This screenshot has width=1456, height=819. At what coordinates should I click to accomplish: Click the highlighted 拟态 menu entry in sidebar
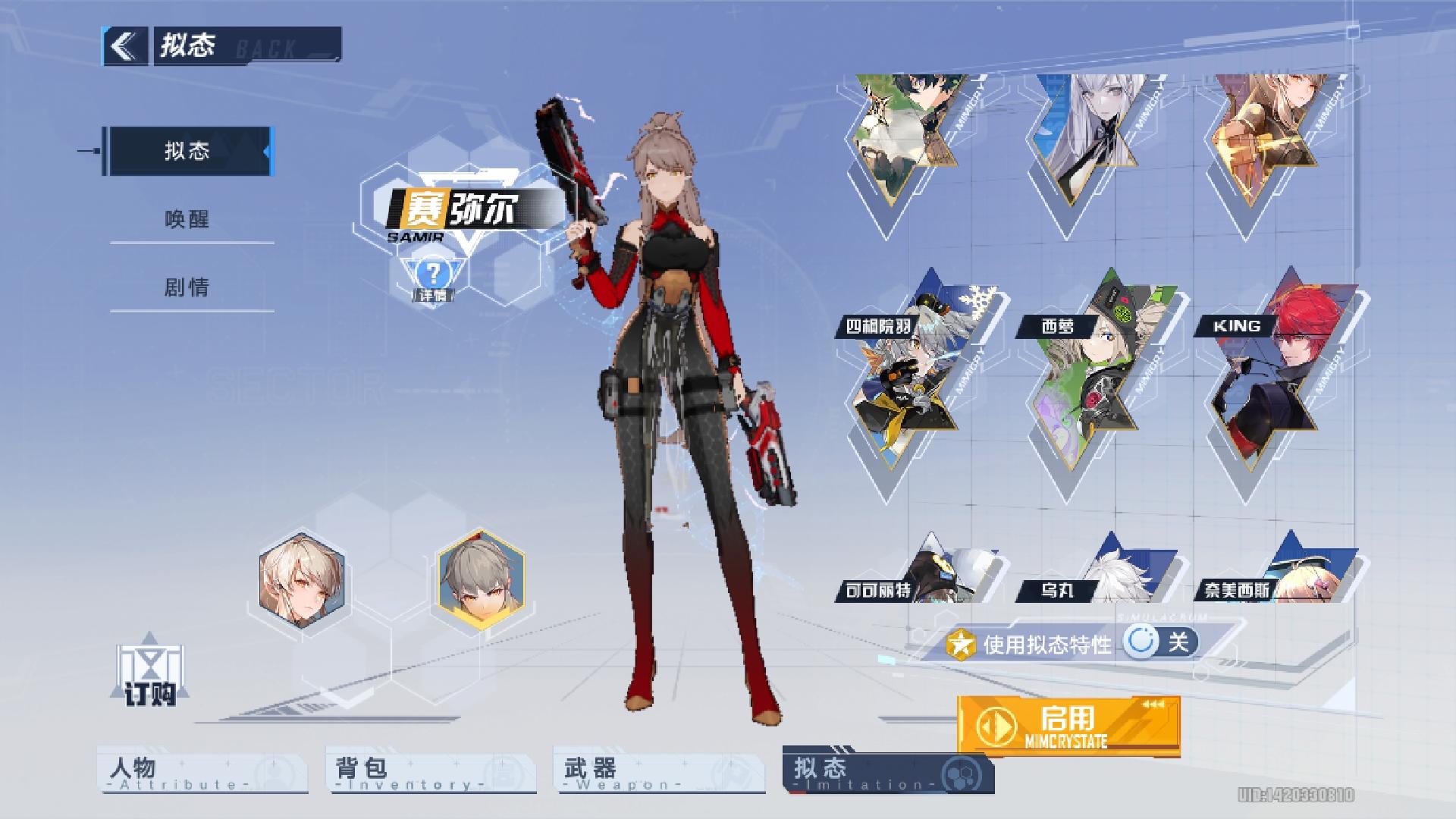pos(190,150)
